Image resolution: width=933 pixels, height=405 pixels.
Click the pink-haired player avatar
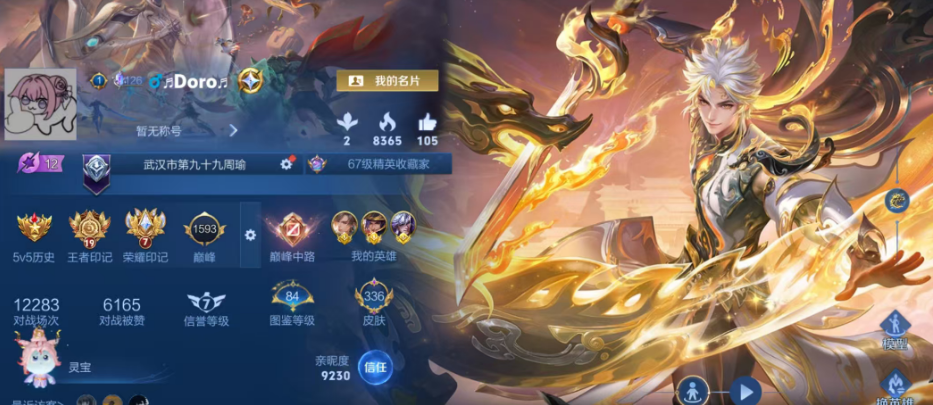[41, 105]
